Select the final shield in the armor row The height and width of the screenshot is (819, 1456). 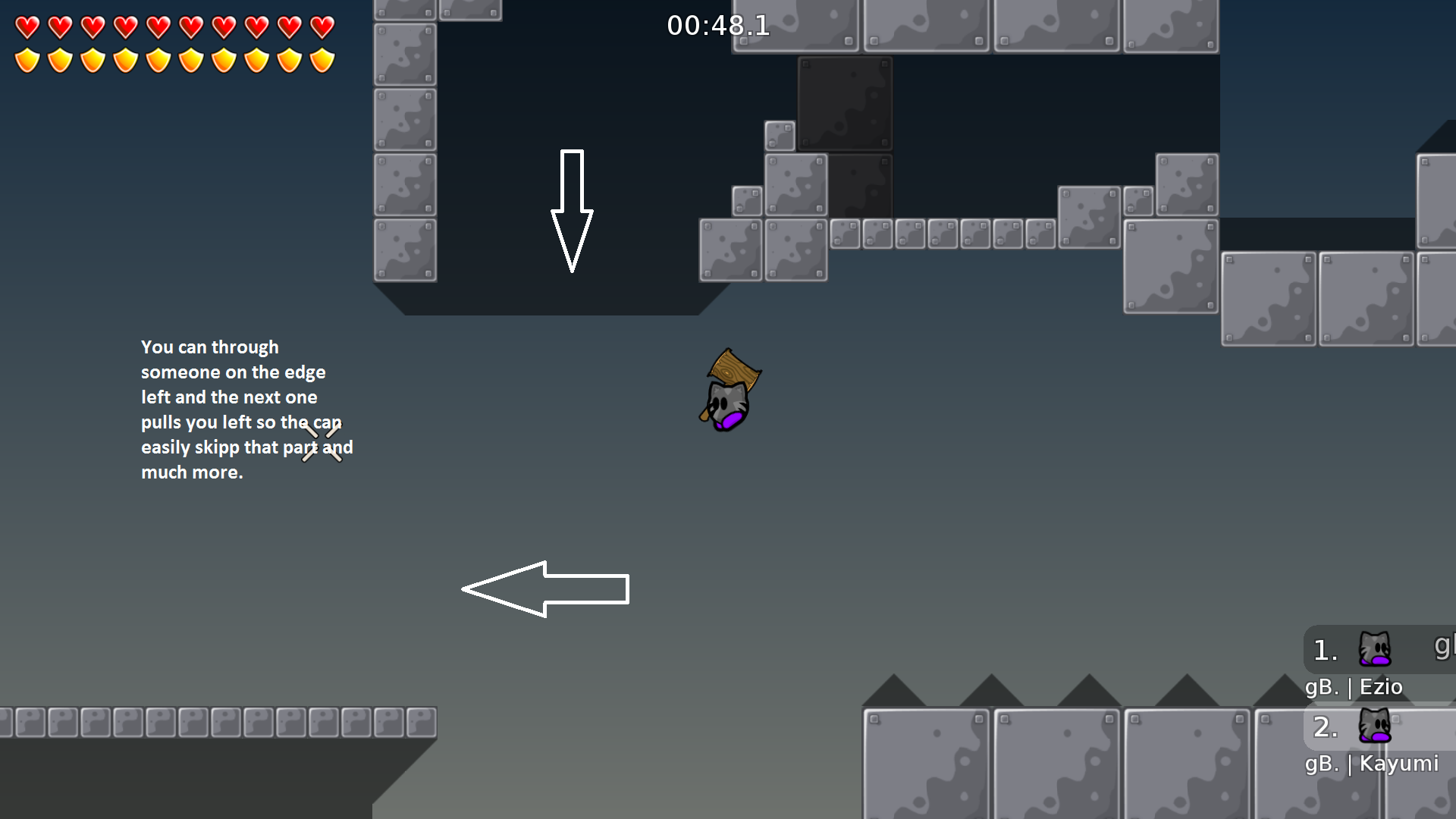[x=321, y=58]
